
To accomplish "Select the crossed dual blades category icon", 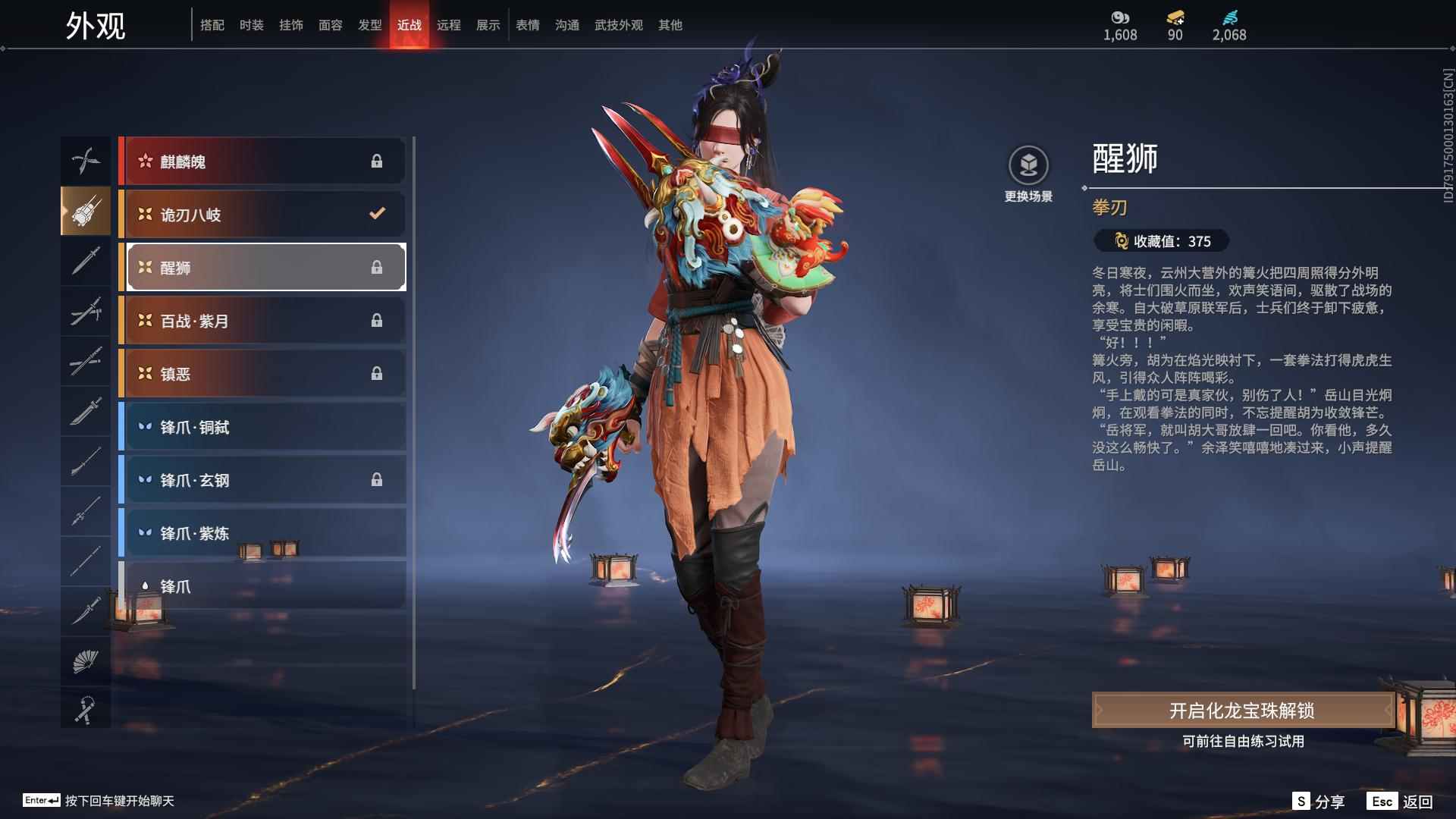I will pos(86,160).
